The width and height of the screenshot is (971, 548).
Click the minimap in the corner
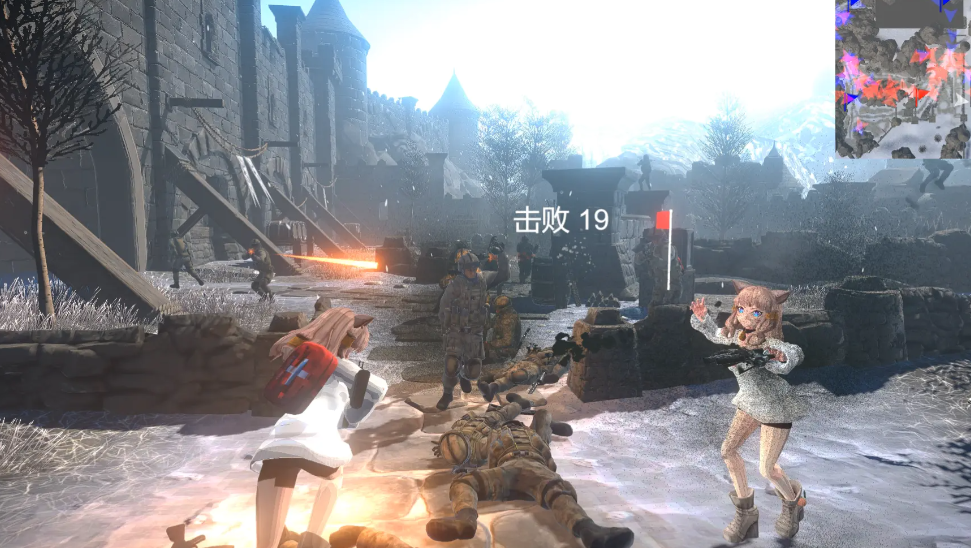pyautogui.click(x=902, y=79)
